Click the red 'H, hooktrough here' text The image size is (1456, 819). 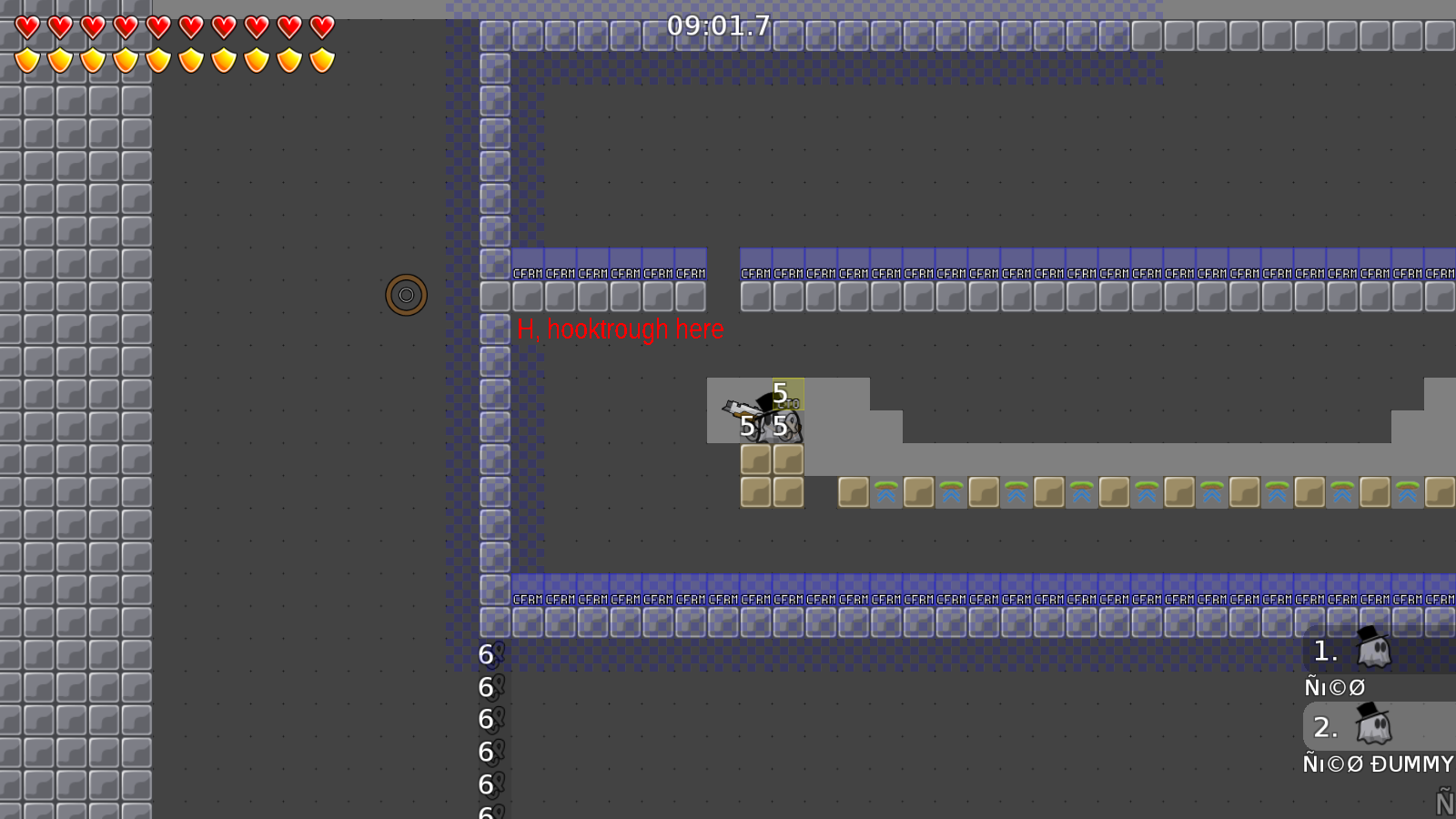pos(621,329)
